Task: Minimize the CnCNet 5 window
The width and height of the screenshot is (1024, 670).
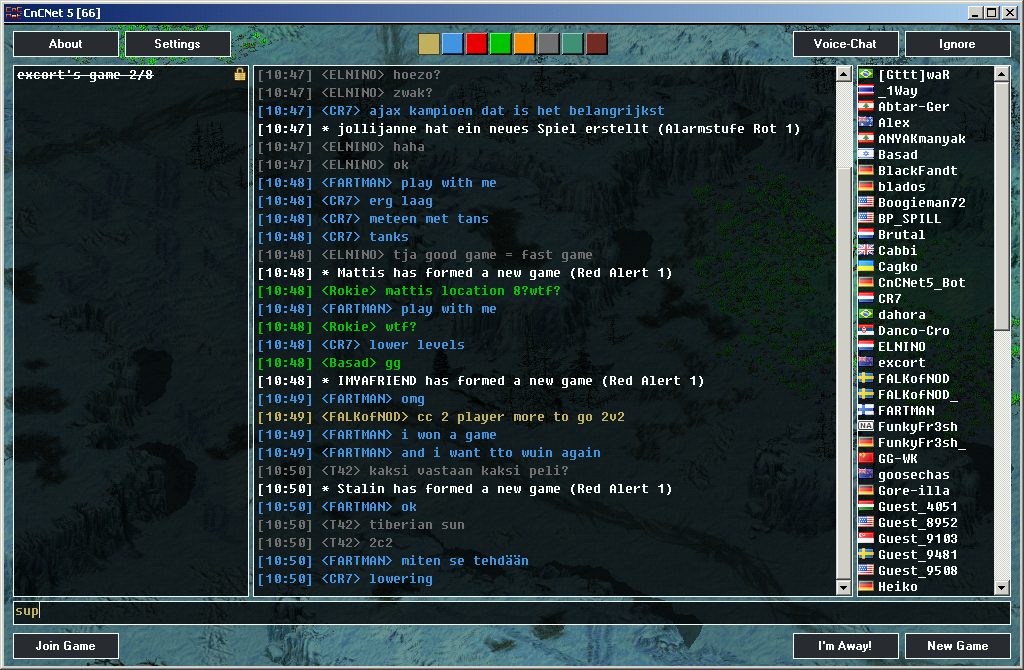Action: click(976, 13)
